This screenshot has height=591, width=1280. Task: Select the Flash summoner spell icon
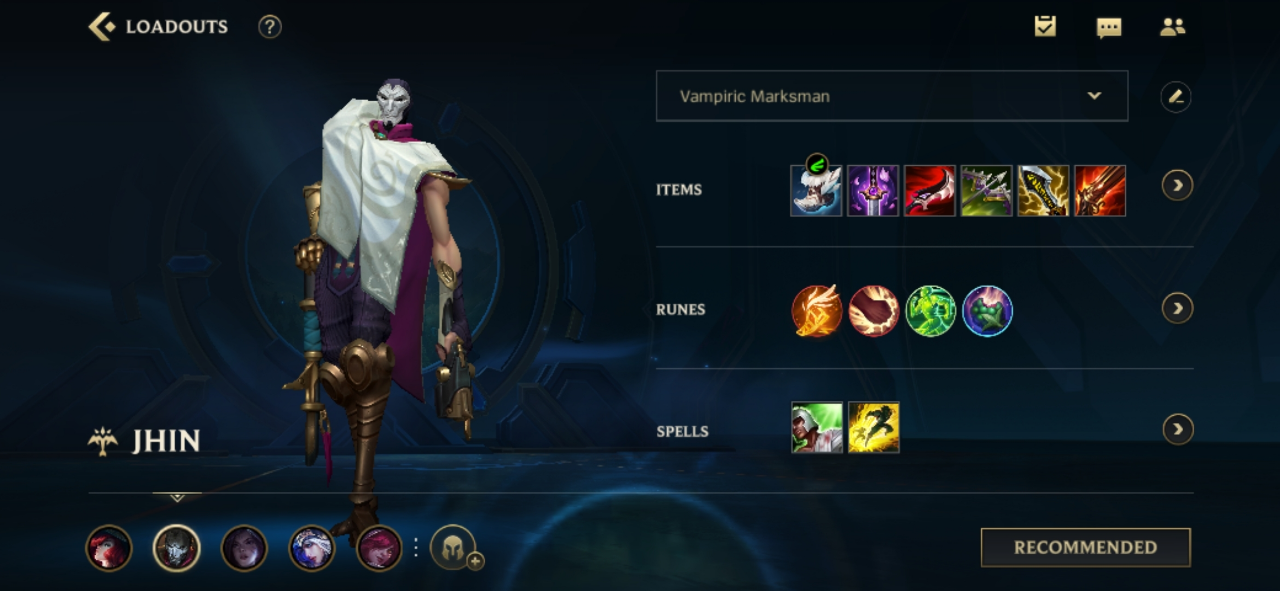pyautogui.click(x=873, y=428)
